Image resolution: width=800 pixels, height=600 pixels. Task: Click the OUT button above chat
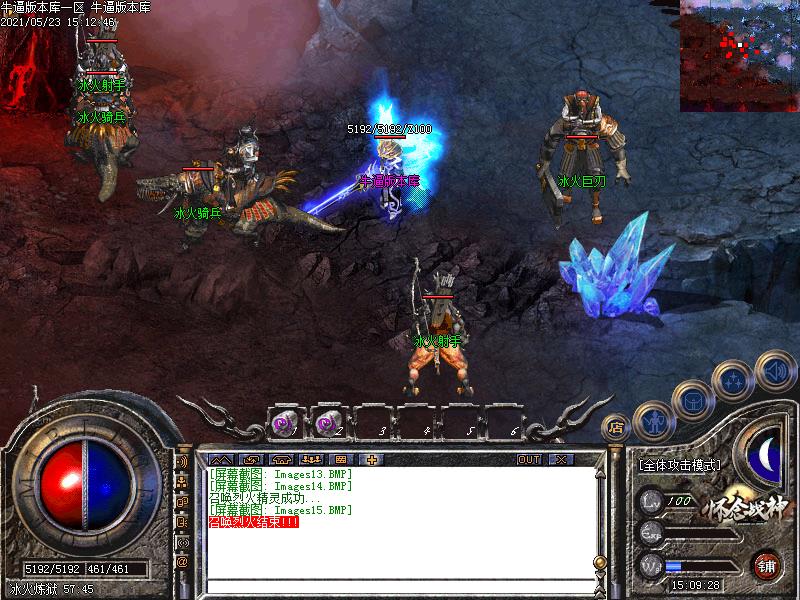[x=529, y=459]
